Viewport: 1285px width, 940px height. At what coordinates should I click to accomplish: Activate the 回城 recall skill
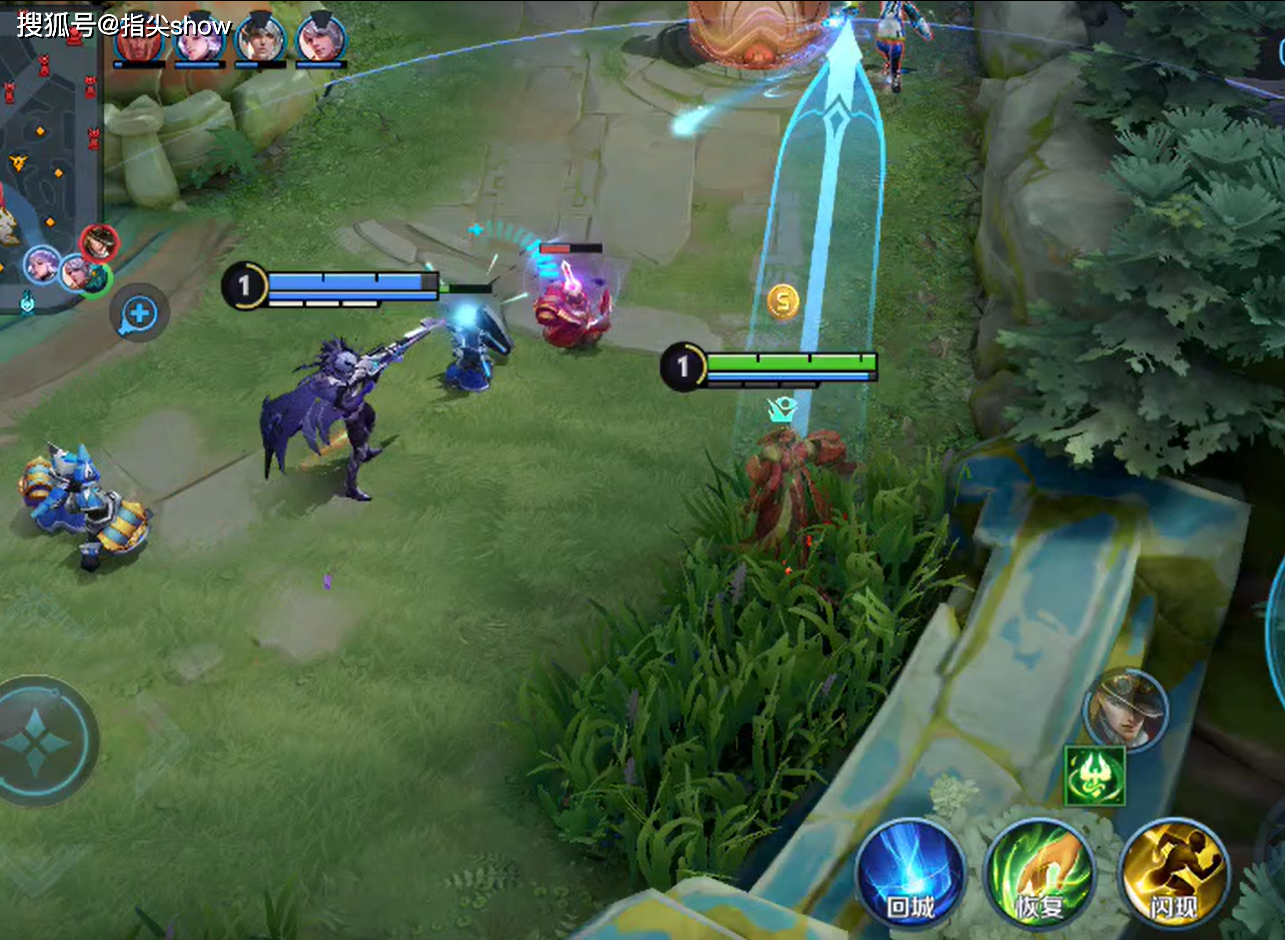(910, 873)
